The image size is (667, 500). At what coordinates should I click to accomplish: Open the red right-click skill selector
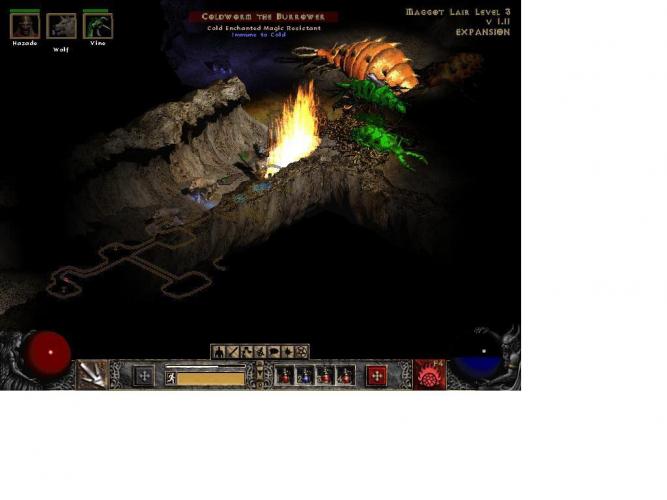point(430,375)
